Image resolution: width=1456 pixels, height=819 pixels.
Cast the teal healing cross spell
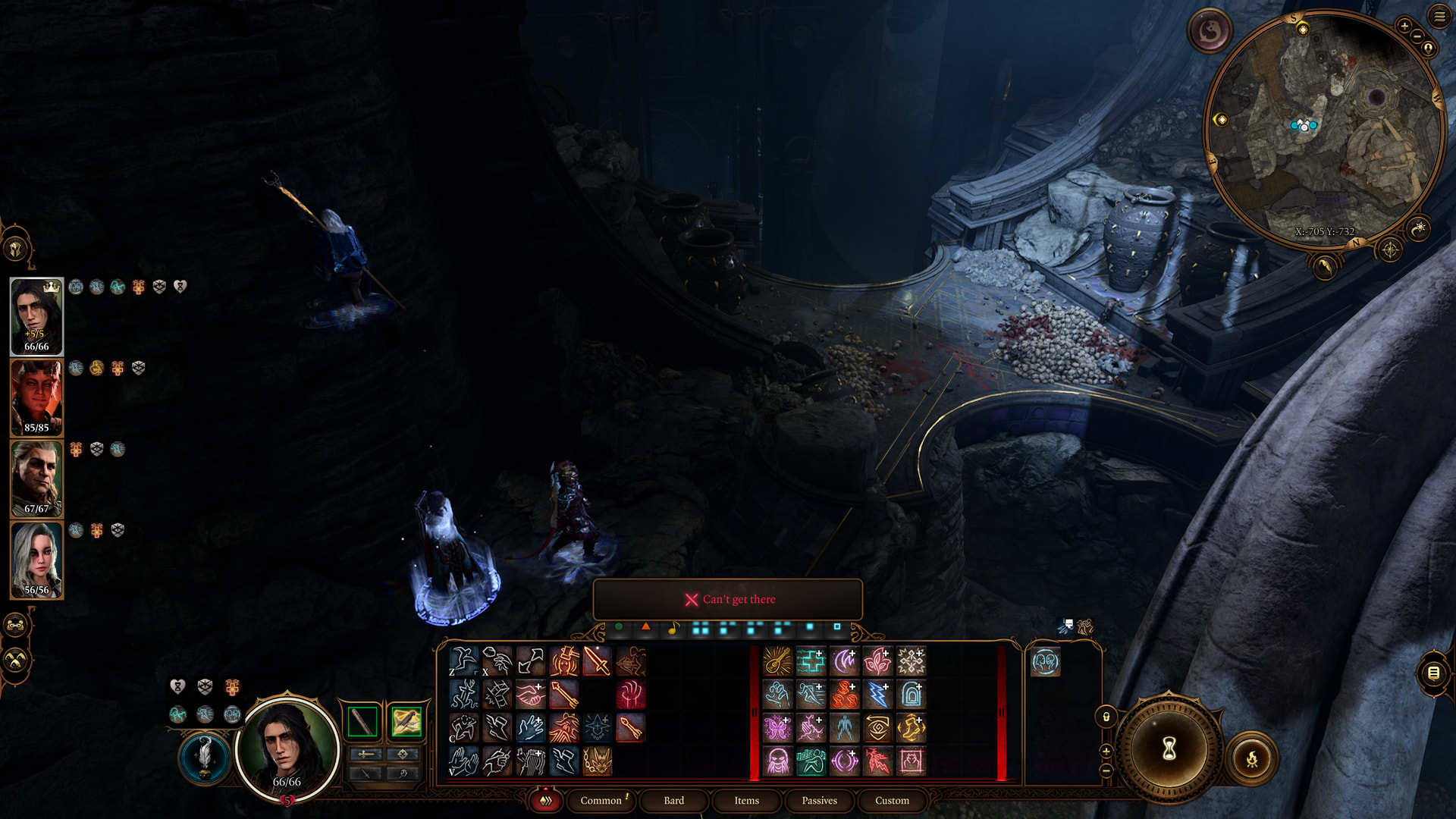pos(811,661)
